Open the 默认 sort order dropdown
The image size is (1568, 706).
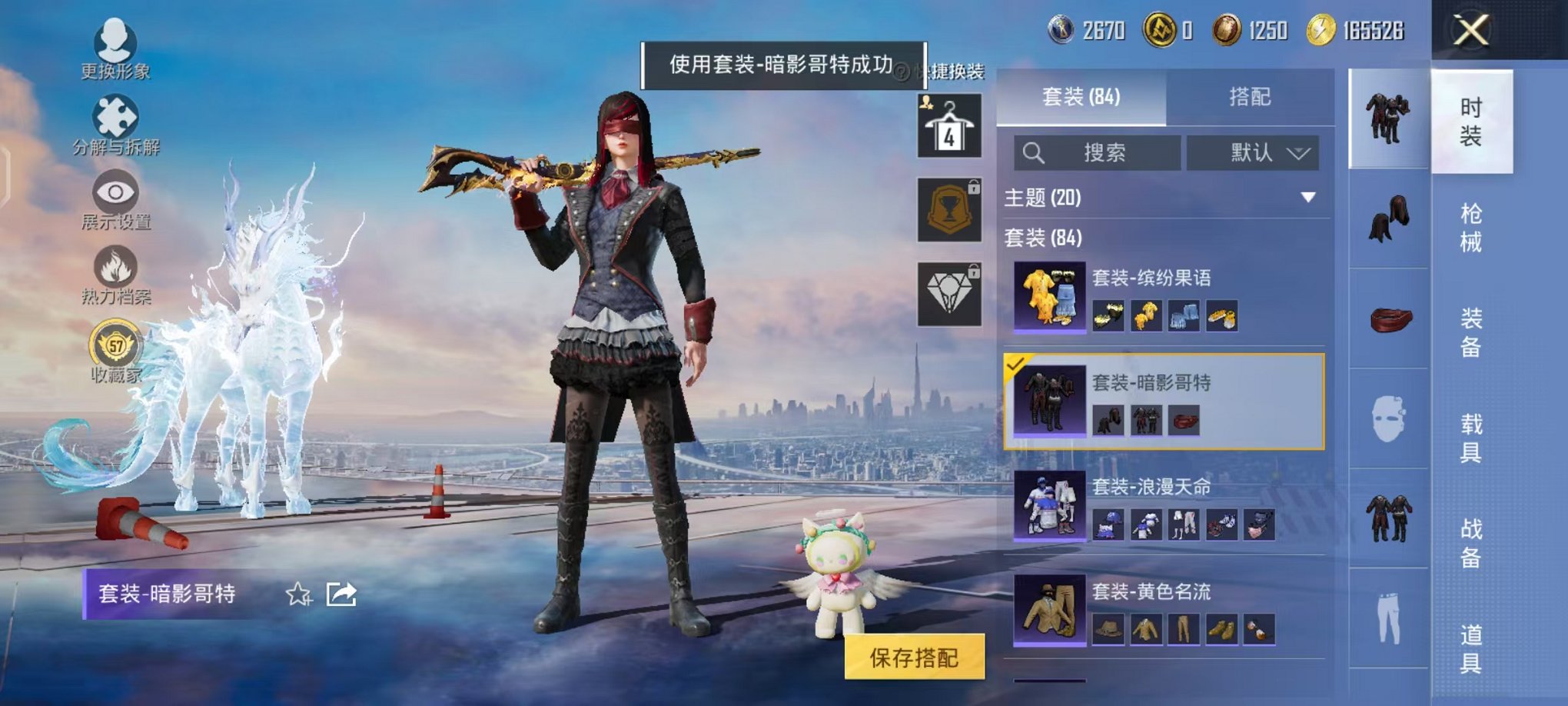(1253, 152)
